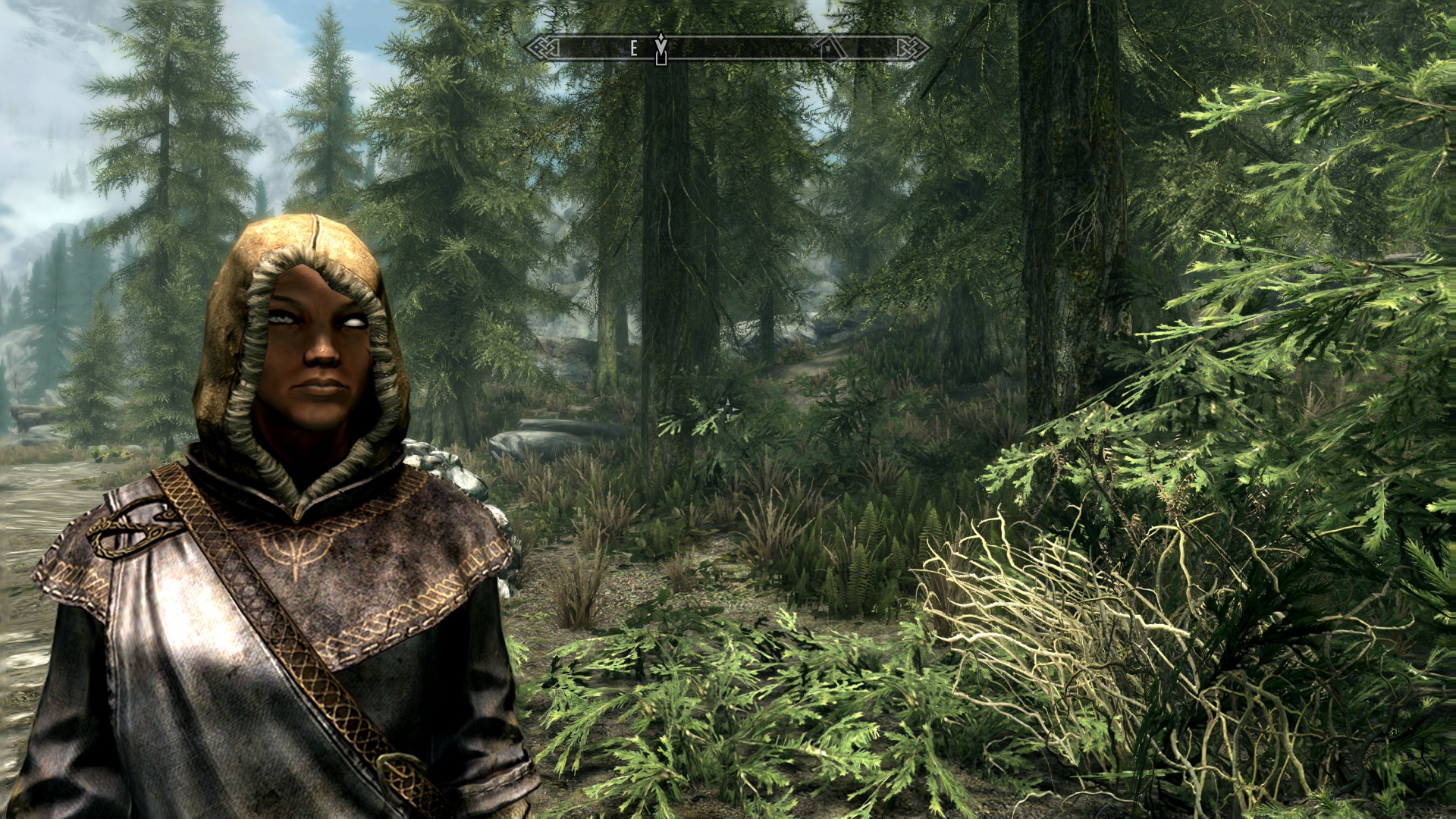Click the quest arrow marker on the compass
The height and width of the screenshot is (819, 1456).
tap(661, 48)
